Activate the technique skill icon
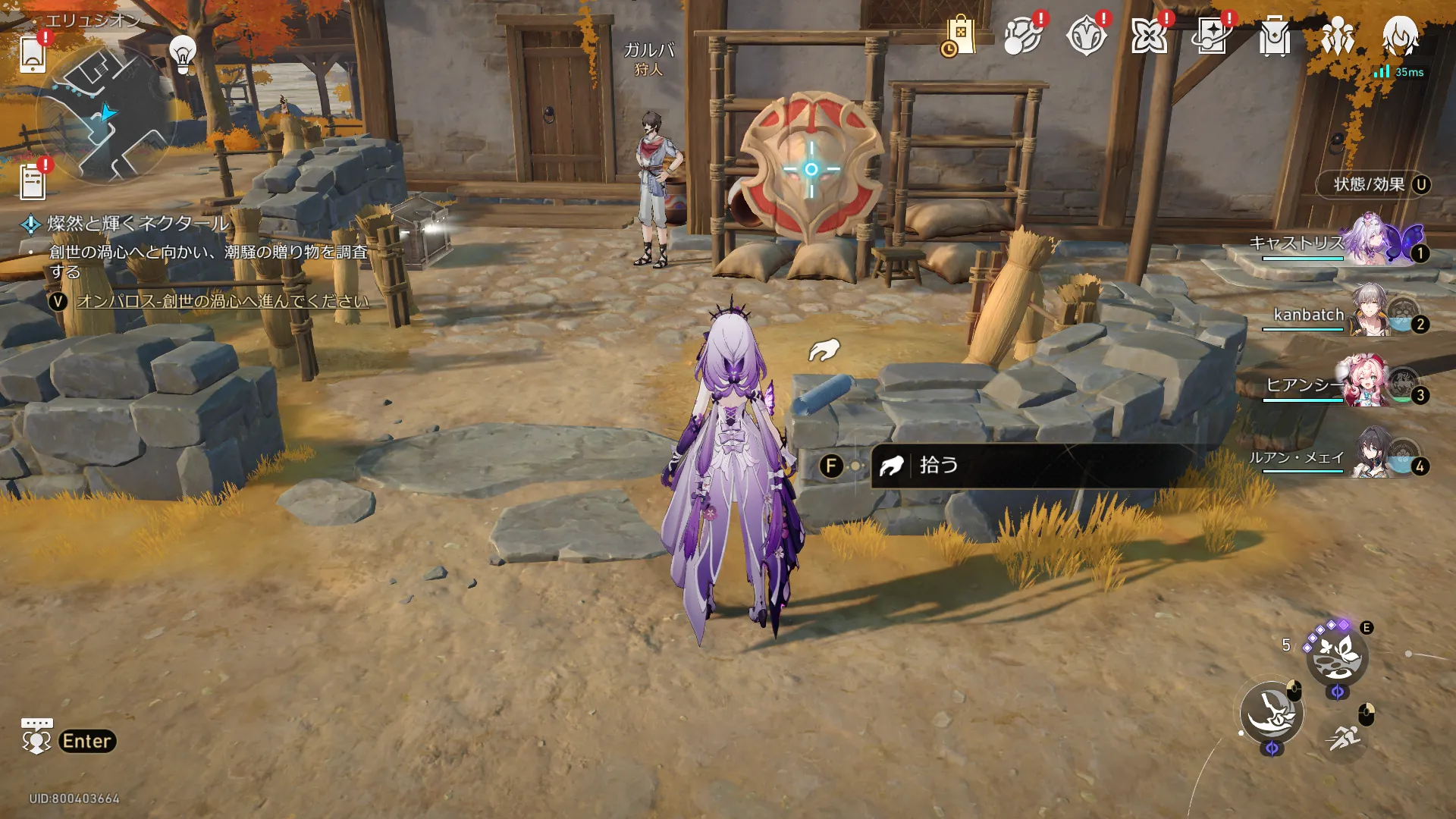Screen dimensions: 1456x819 (x=1336, y=656)
